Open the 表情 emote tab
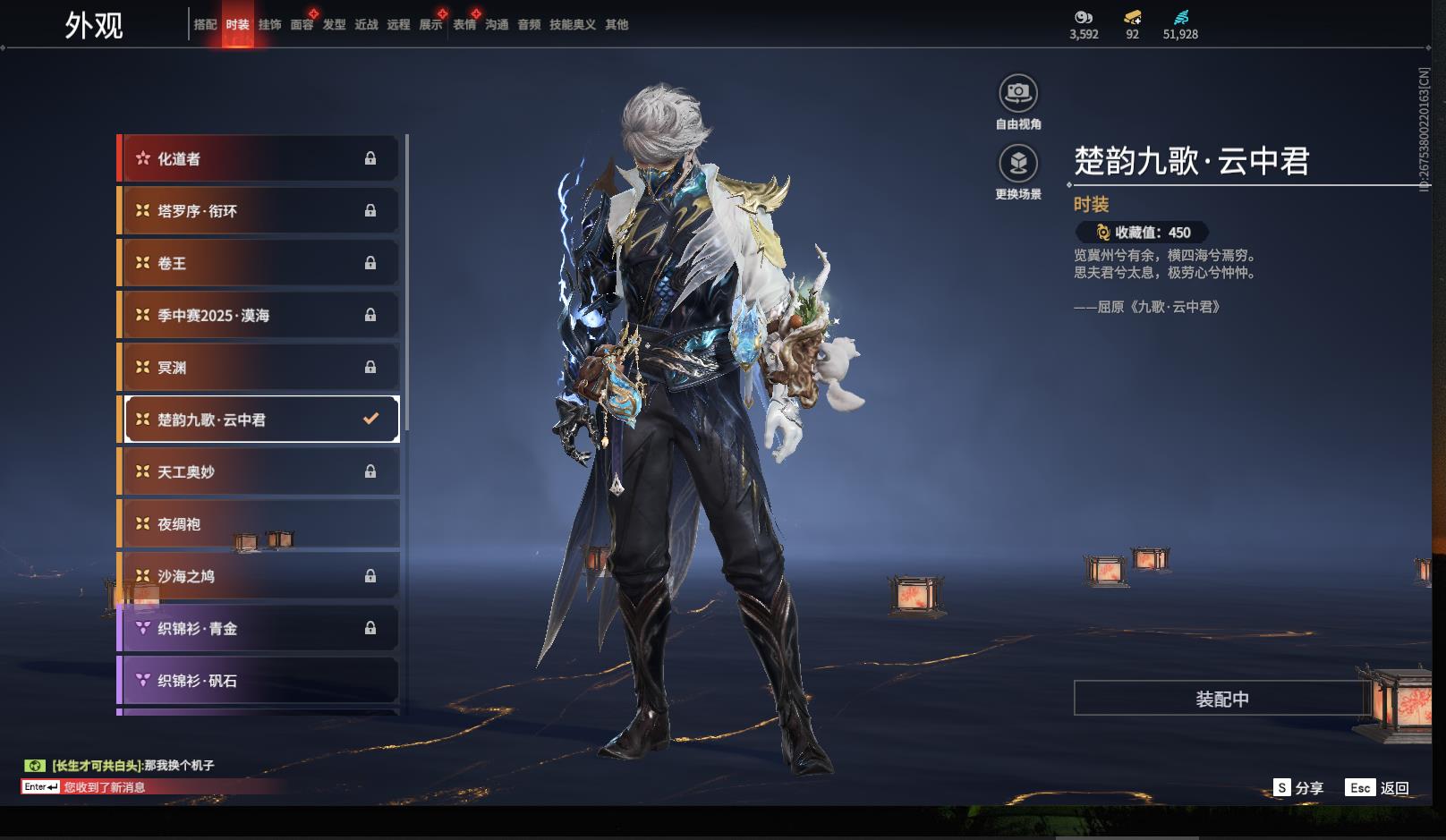 (x=464, y=25)
